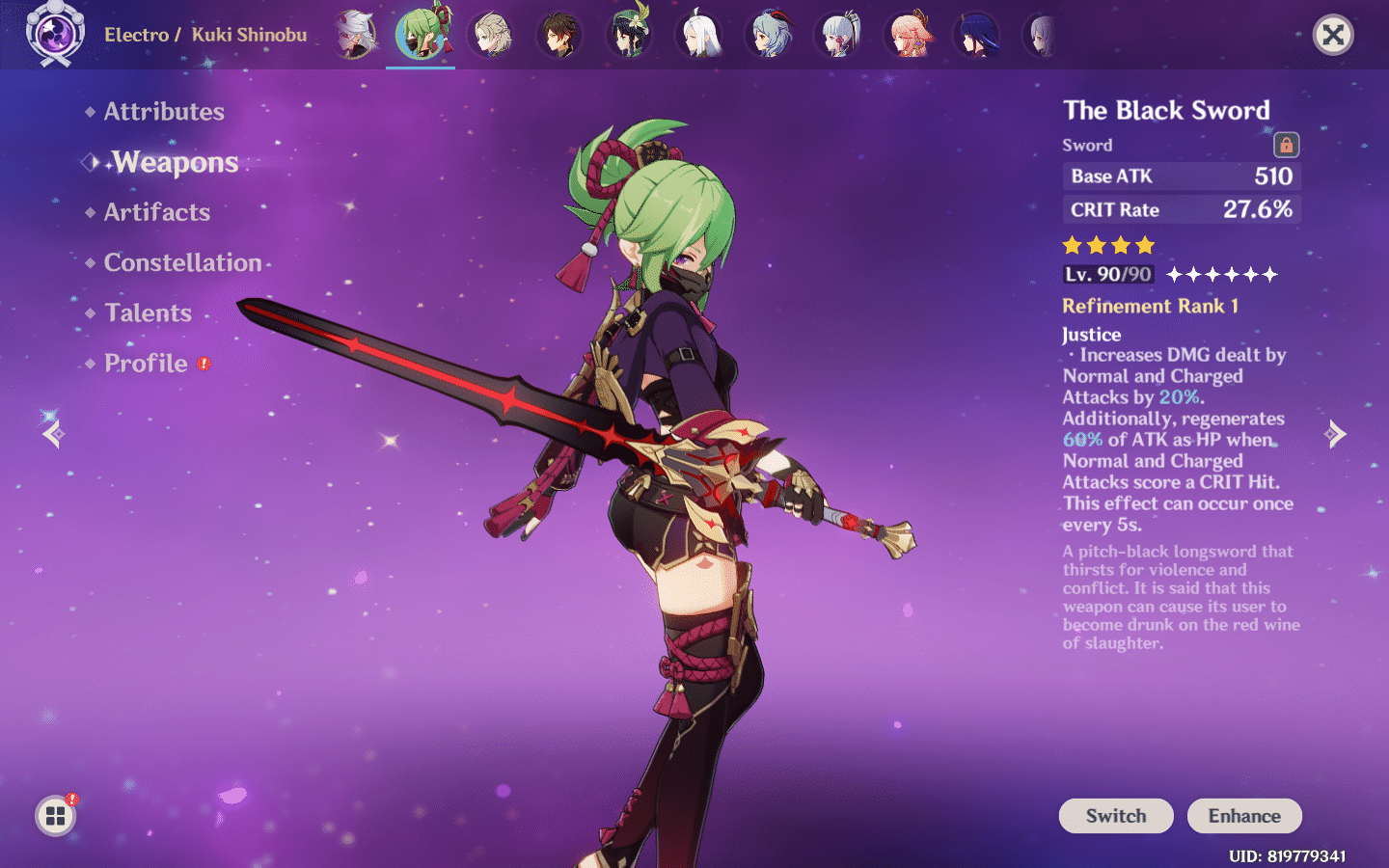Select Zhongli's character portrait
This screenshot has height=868, width=1389.
(x=559, y=35)
